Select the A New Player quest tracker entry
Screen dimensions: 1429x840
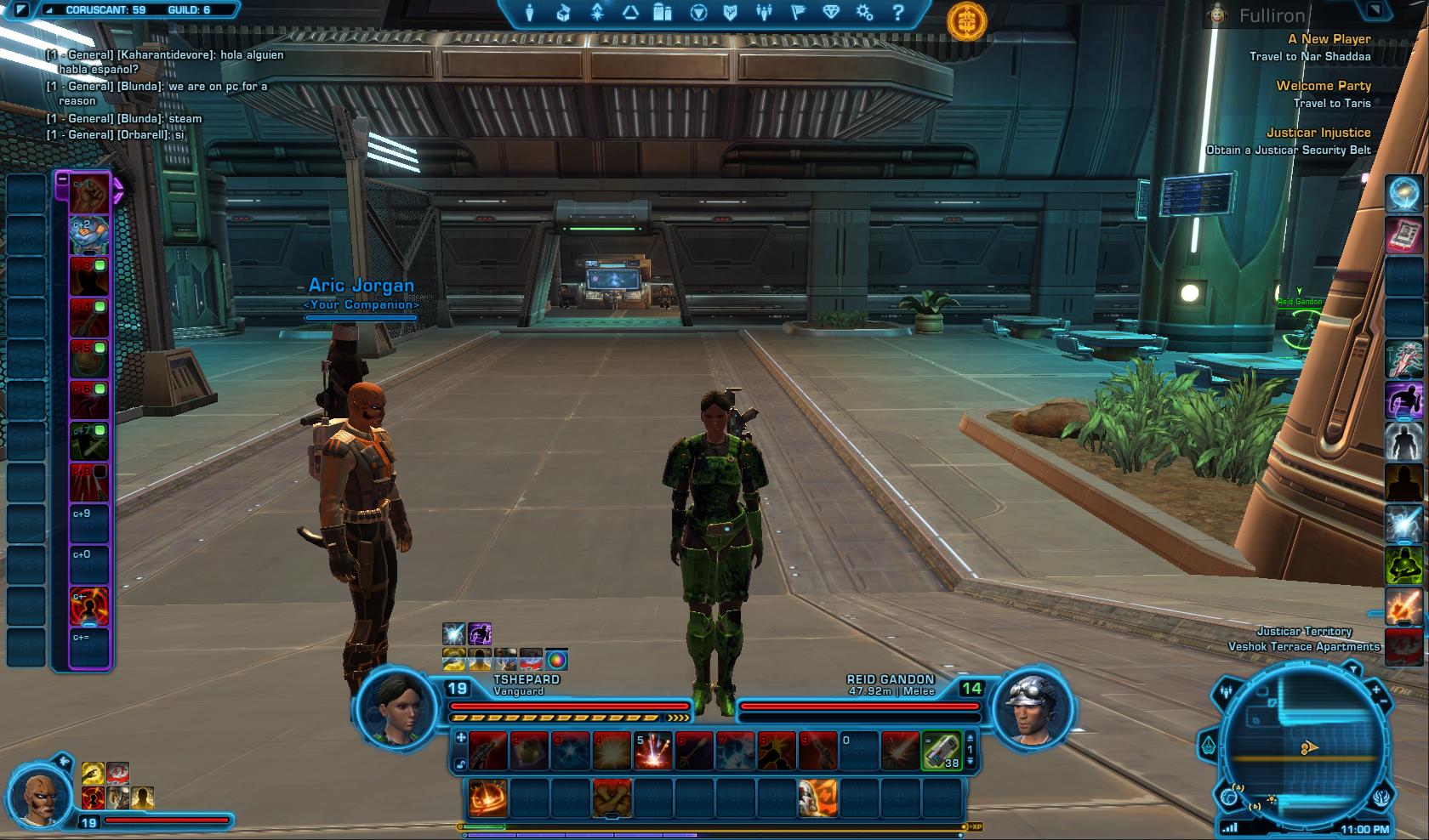[1329, 39]
